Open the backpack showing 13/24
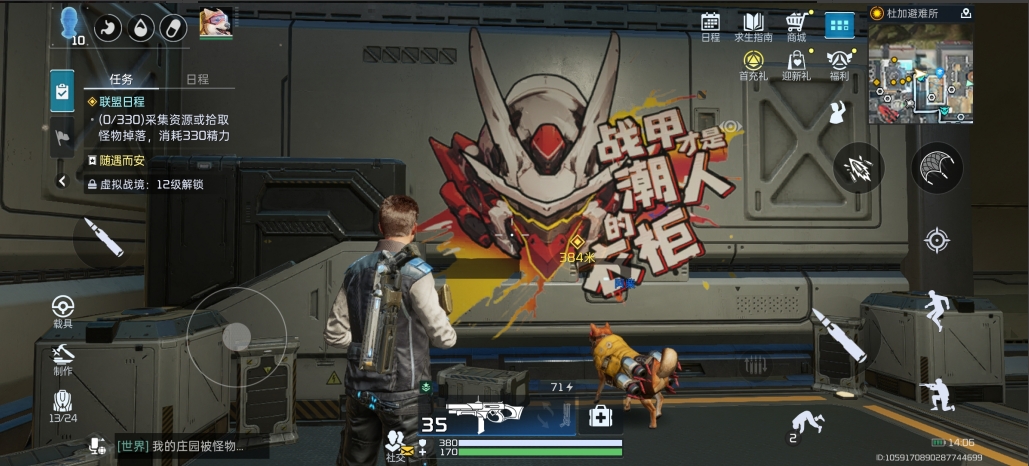Screen dimensions: 1029x466 (x=63, y=405)
